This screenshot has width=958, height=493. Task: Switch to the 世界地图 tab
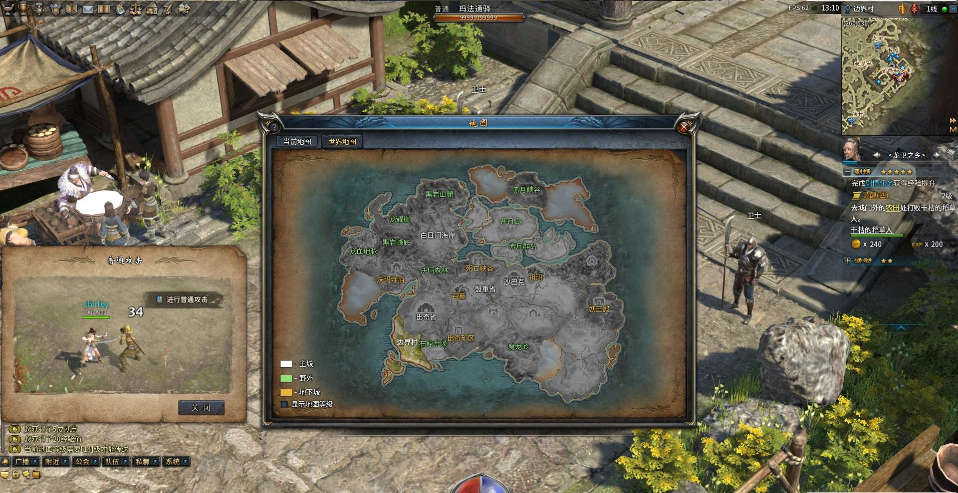[x=341, y=142]
